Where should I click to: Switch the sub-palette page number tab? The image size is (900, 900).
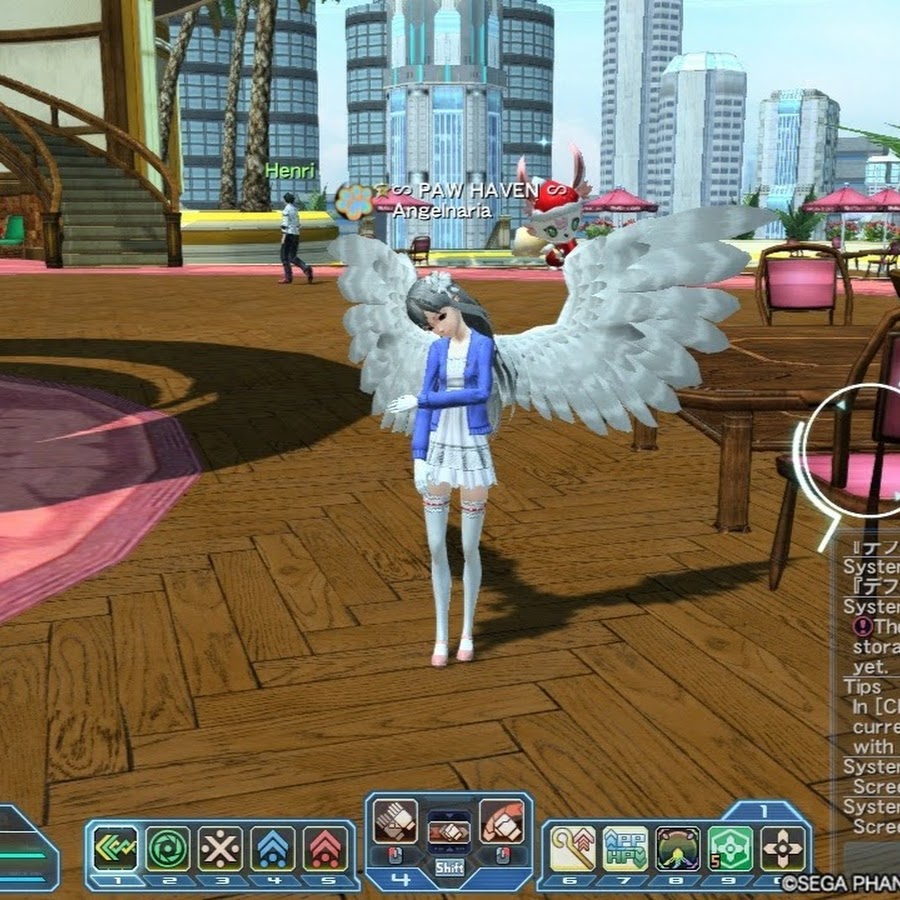[764, 811]
